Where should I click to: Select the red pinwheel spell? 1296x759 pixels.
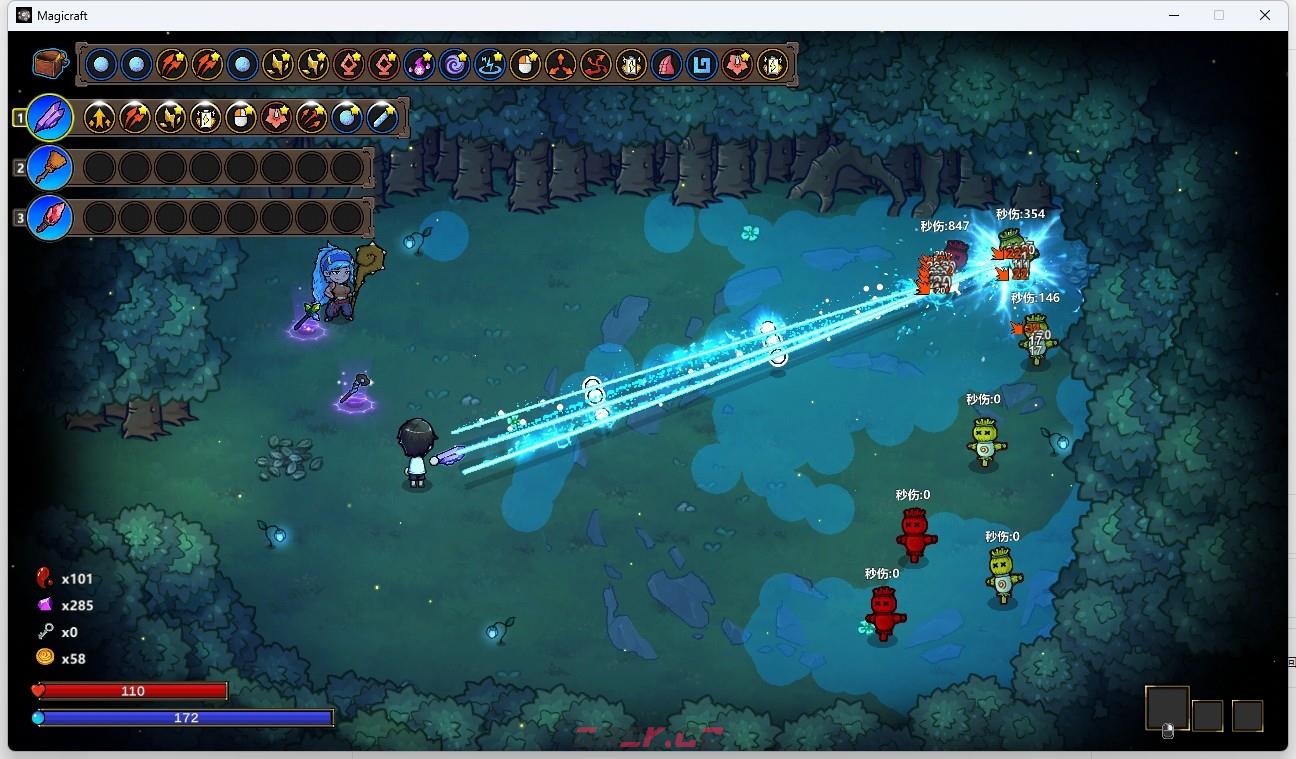pyautogui.click(x=596, y=66)
